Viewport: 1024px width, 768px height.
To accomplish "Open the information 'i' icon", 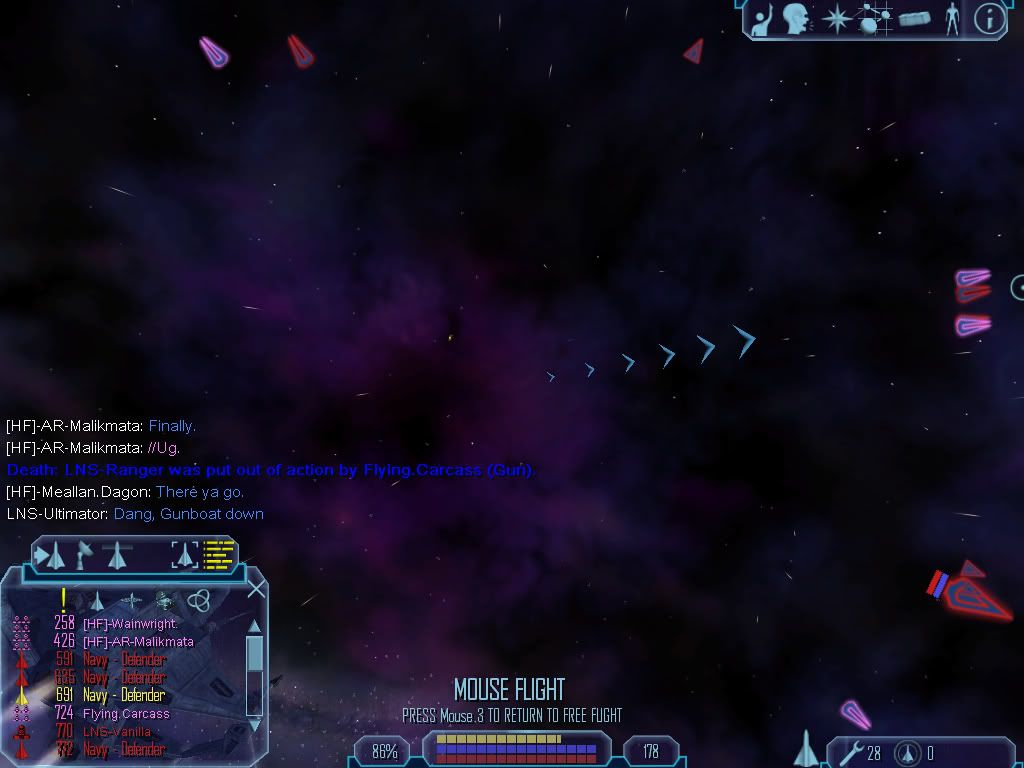I will coord(988,18).
